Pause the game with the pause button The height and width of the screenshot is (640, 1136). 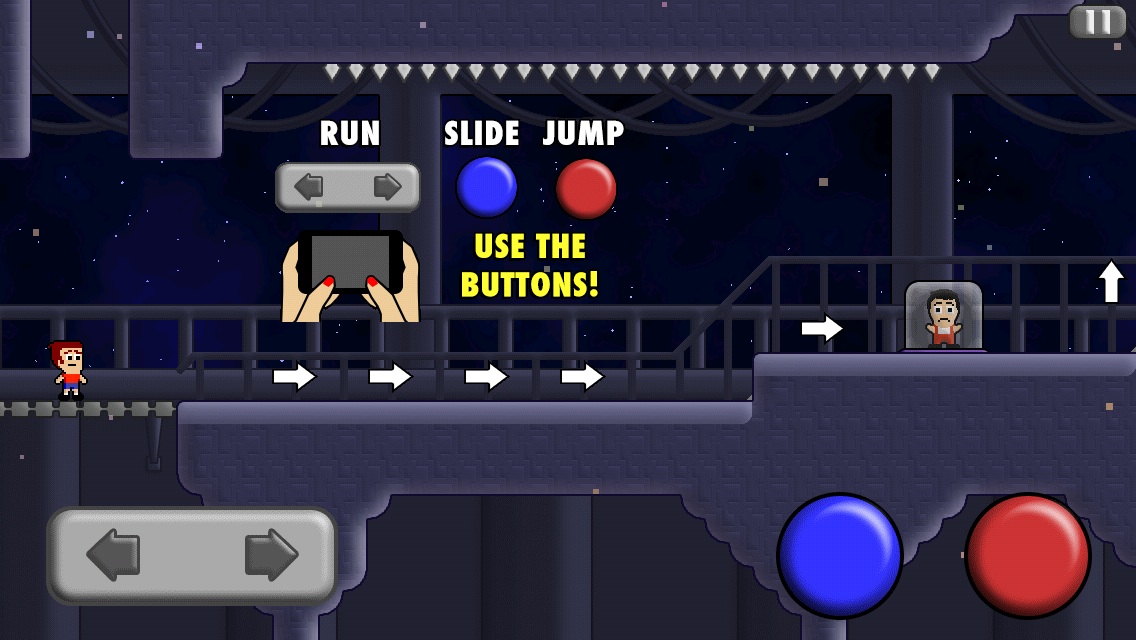(1098, 22)
